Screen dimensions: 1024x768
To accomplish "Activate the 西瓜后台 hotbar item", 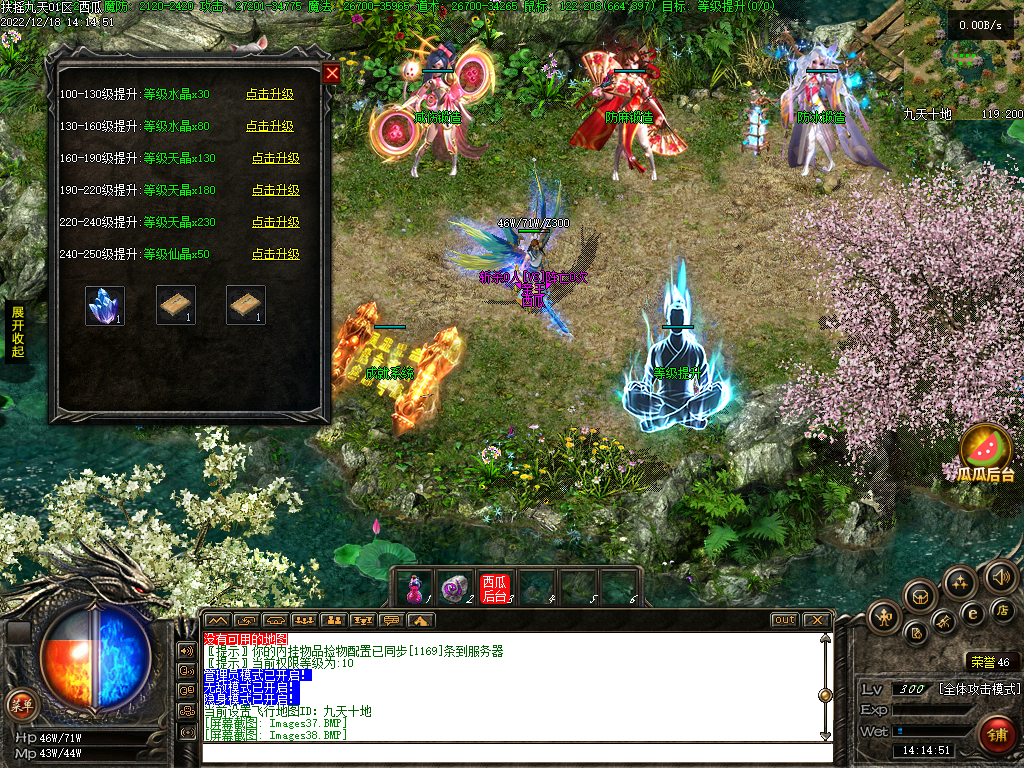I will pyautogui.click(x=495, y=588).
